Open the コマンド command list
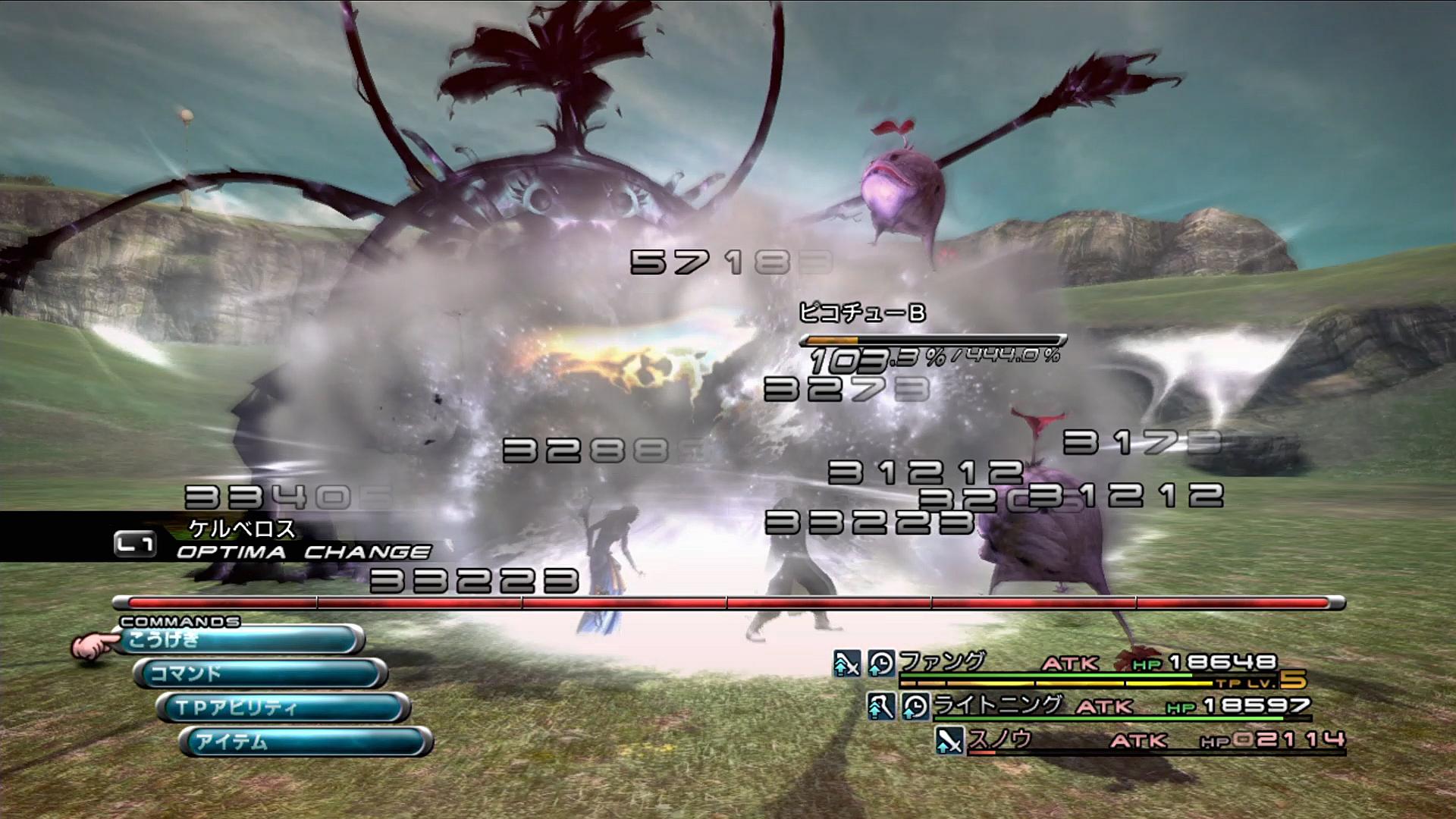The width and height of the screenshot is (1456, 819). tap(260, 673)
